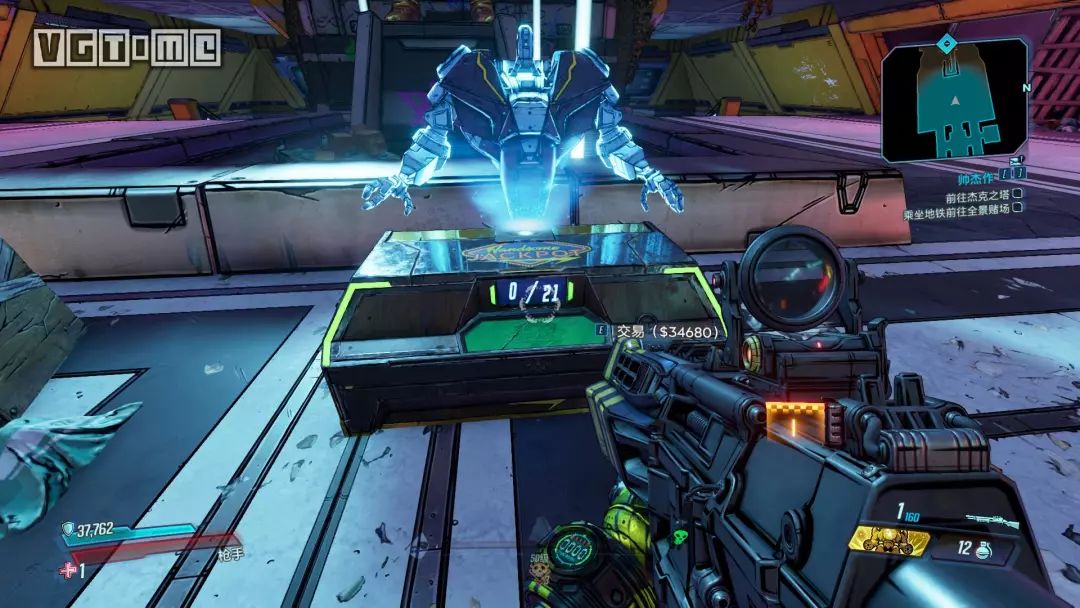Click the 乘坐地铁前往全景赌场 objective checkbox

[x=1017, y=208]
